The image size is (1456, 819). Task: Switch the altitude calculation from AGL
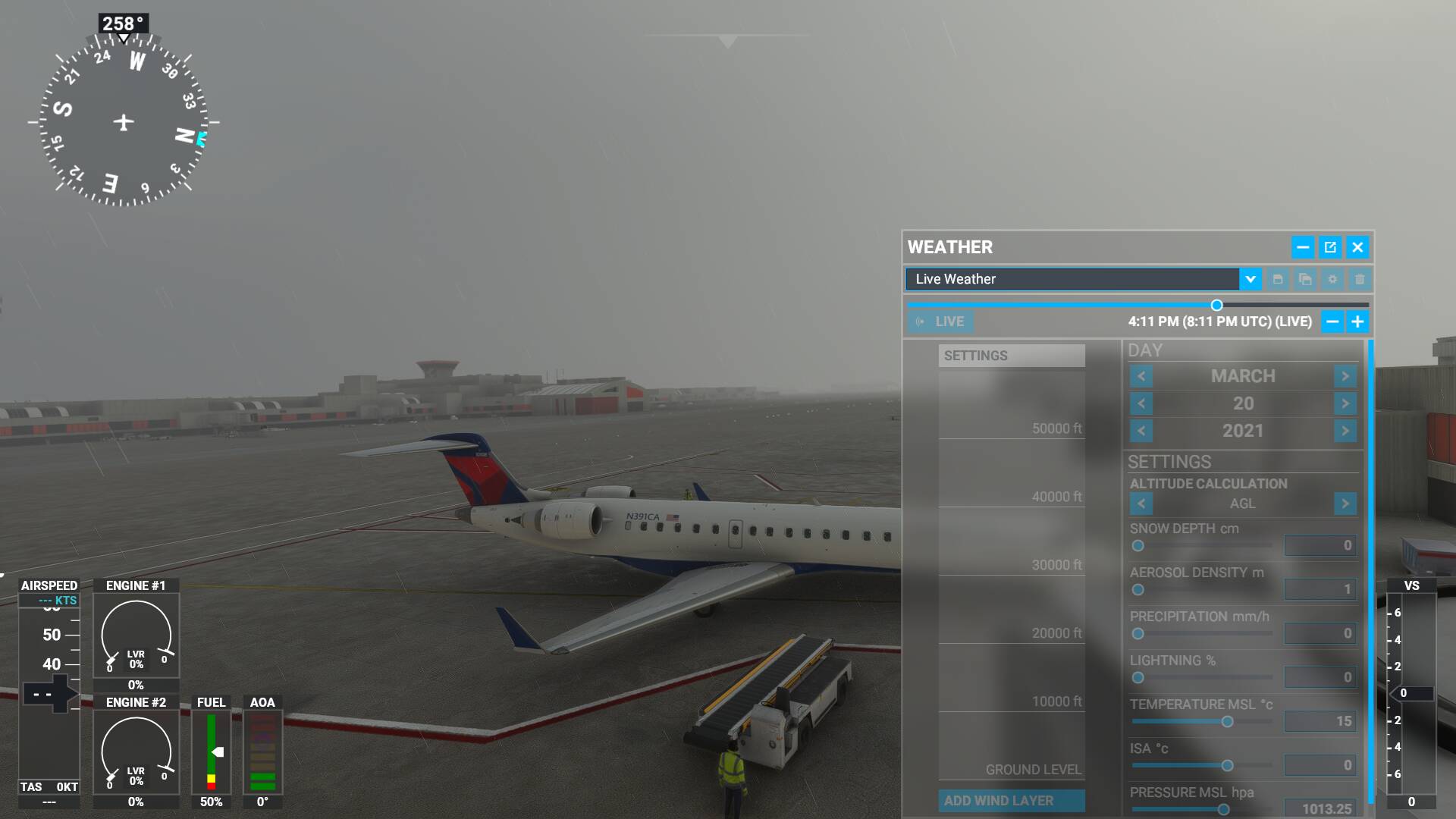[x=1345, y=504]
